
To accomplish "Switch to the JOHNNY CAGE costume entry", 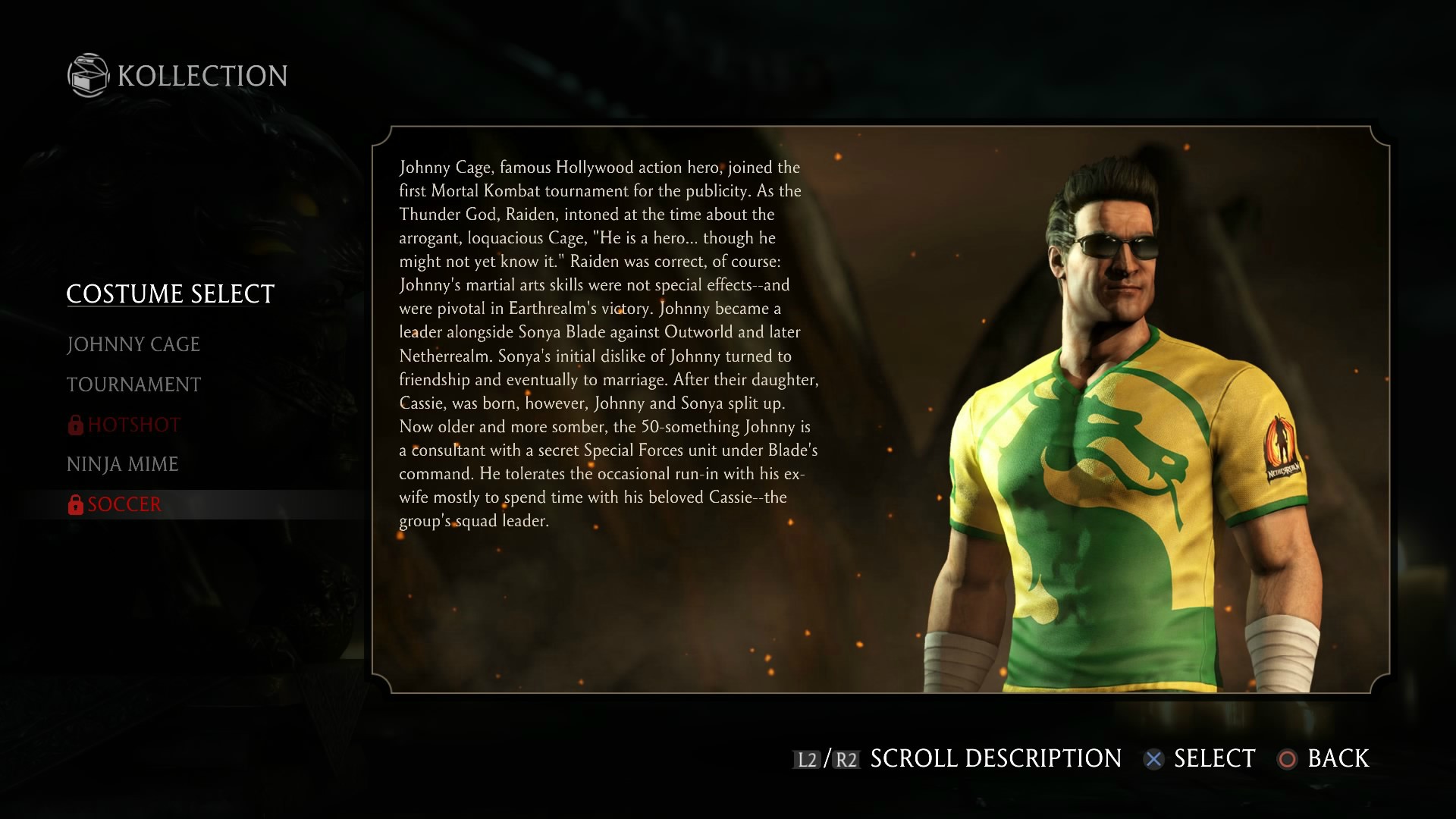I will coord(133,344).
